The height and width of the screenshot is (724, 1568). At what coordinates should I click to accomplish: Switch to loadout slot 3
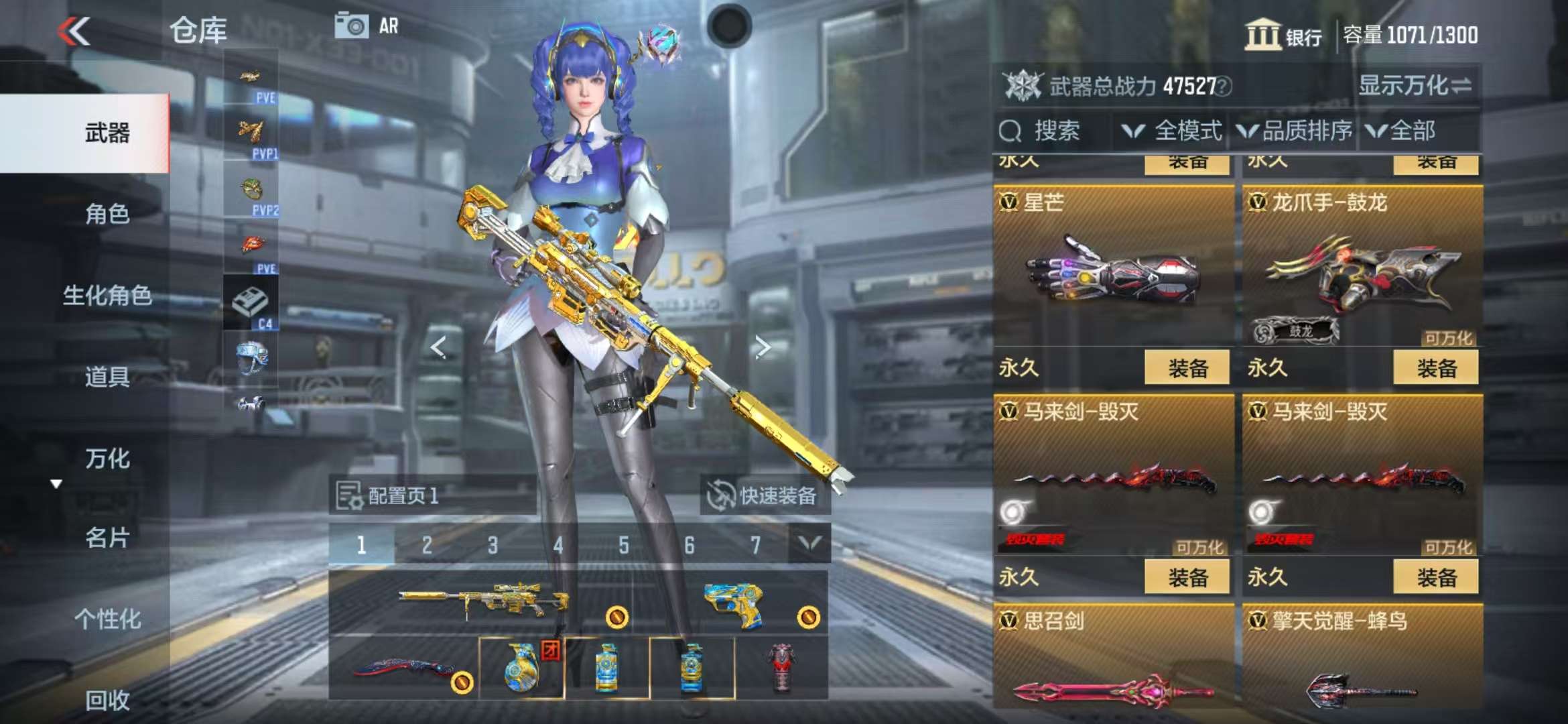tap(493, 545)
